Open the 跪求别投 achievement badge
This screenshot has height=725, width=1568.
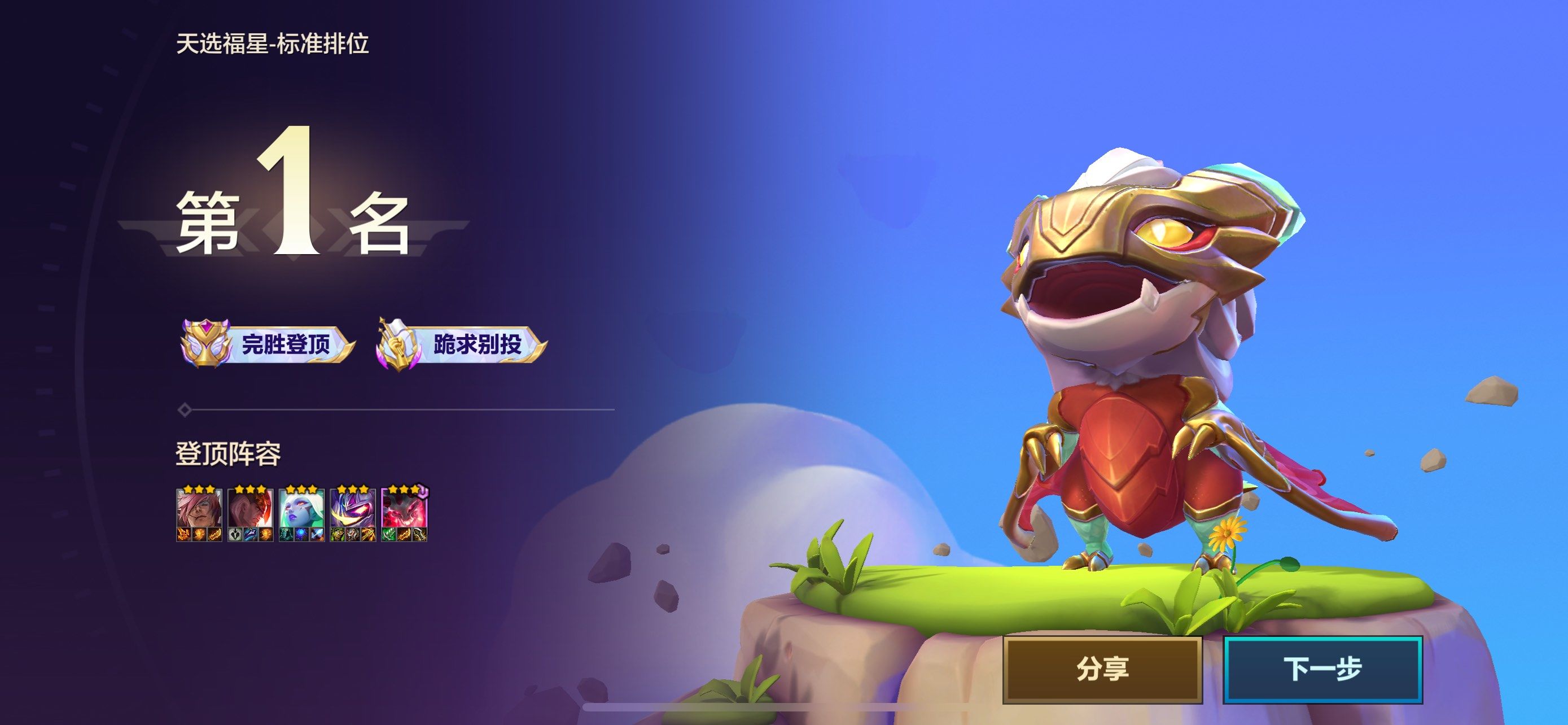(460, 343)
